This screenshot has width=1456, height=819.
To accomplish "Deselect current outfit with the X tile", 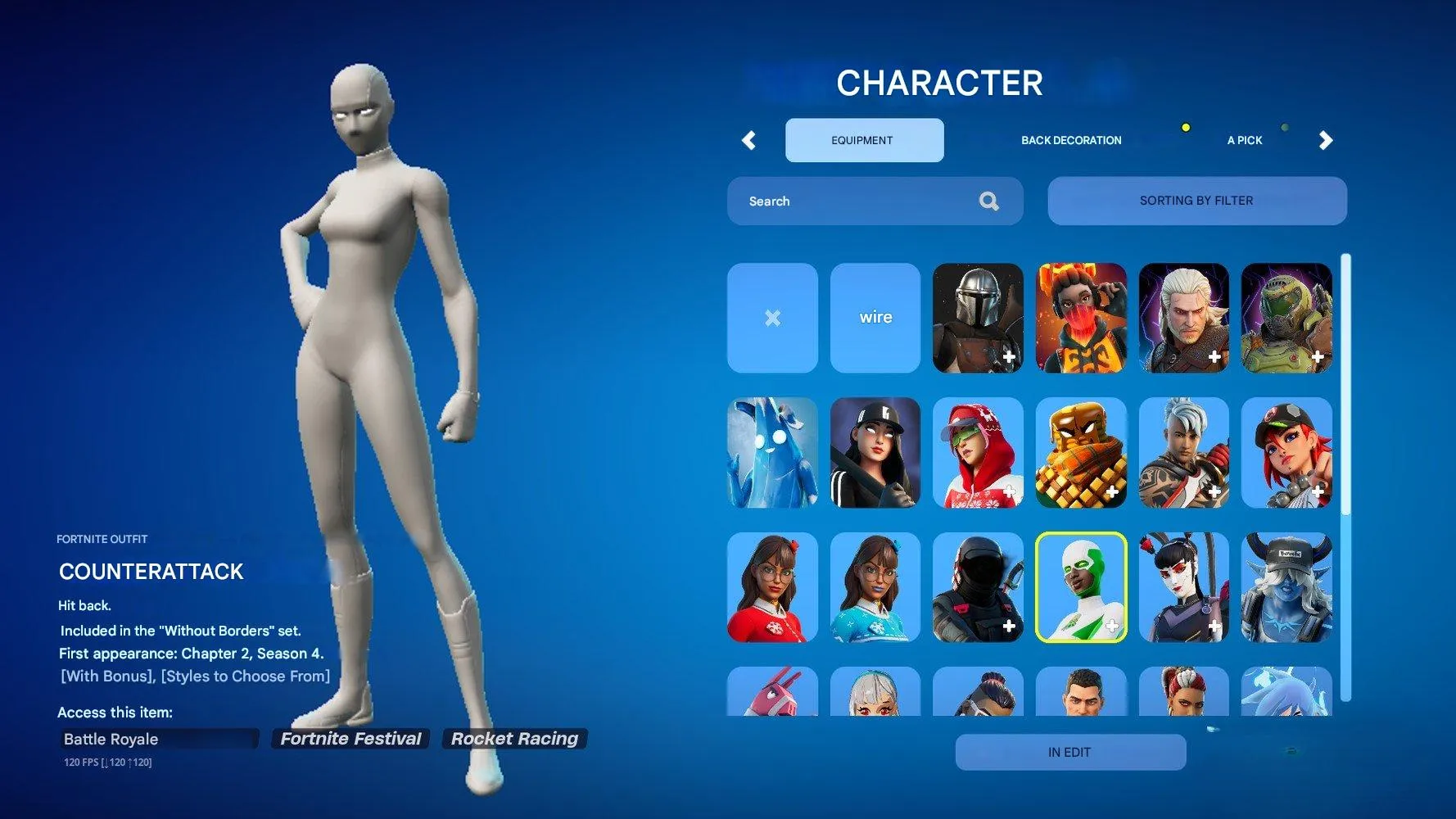I will (772, 318).
